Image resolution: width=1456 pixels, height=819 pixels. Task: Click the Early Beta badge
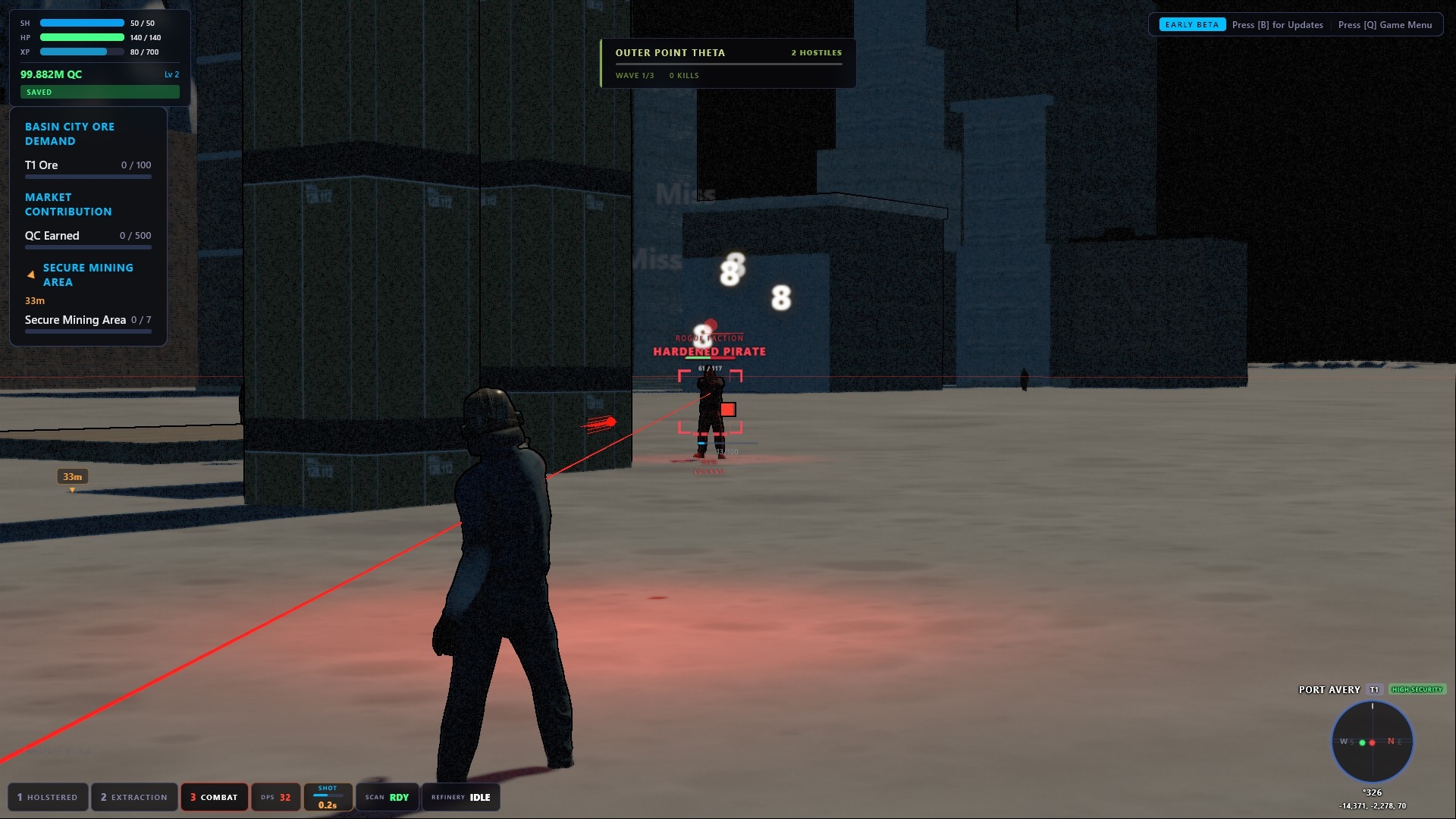click(x=1191, y=25)
